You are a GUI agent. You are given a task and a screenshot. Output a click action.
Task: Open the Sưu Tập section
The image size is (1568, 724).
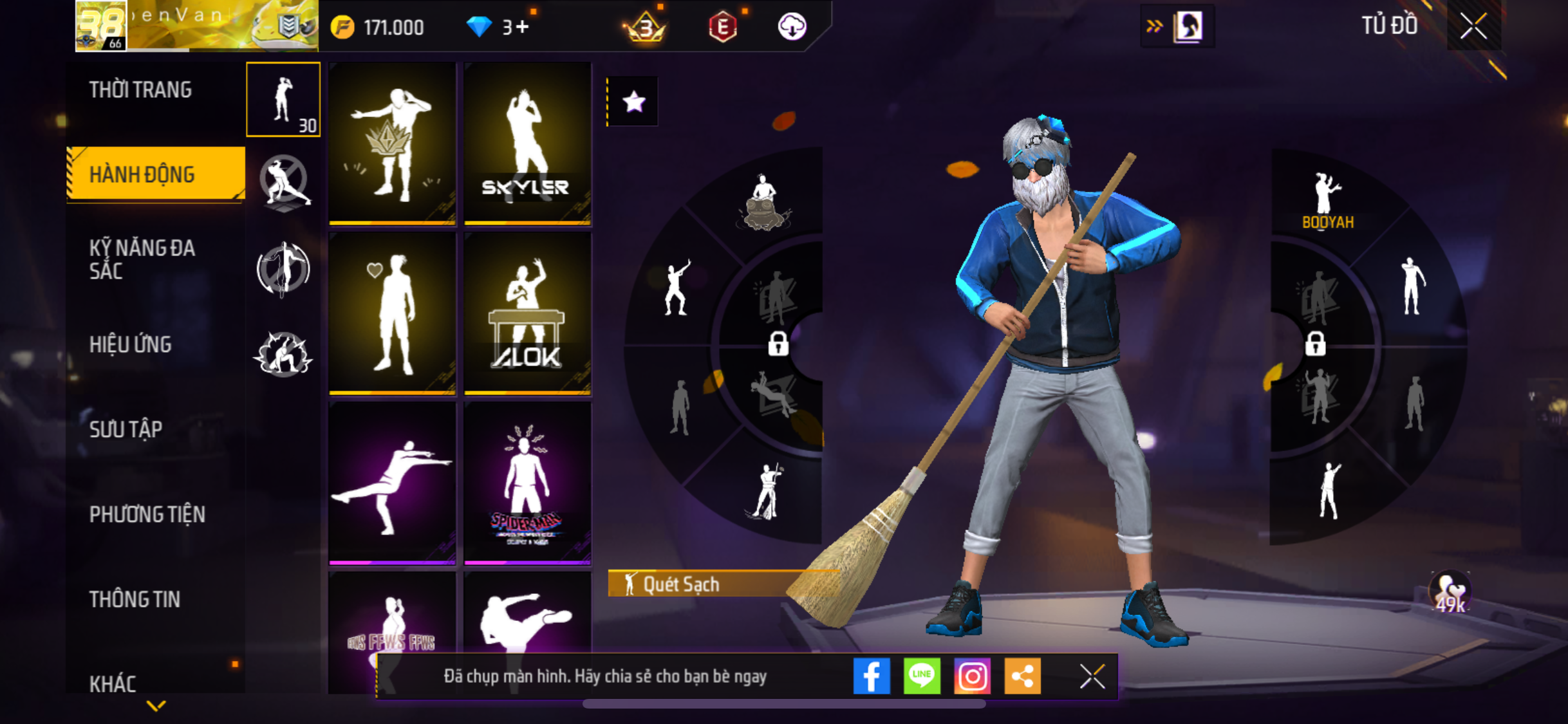[x=126, y=429]
